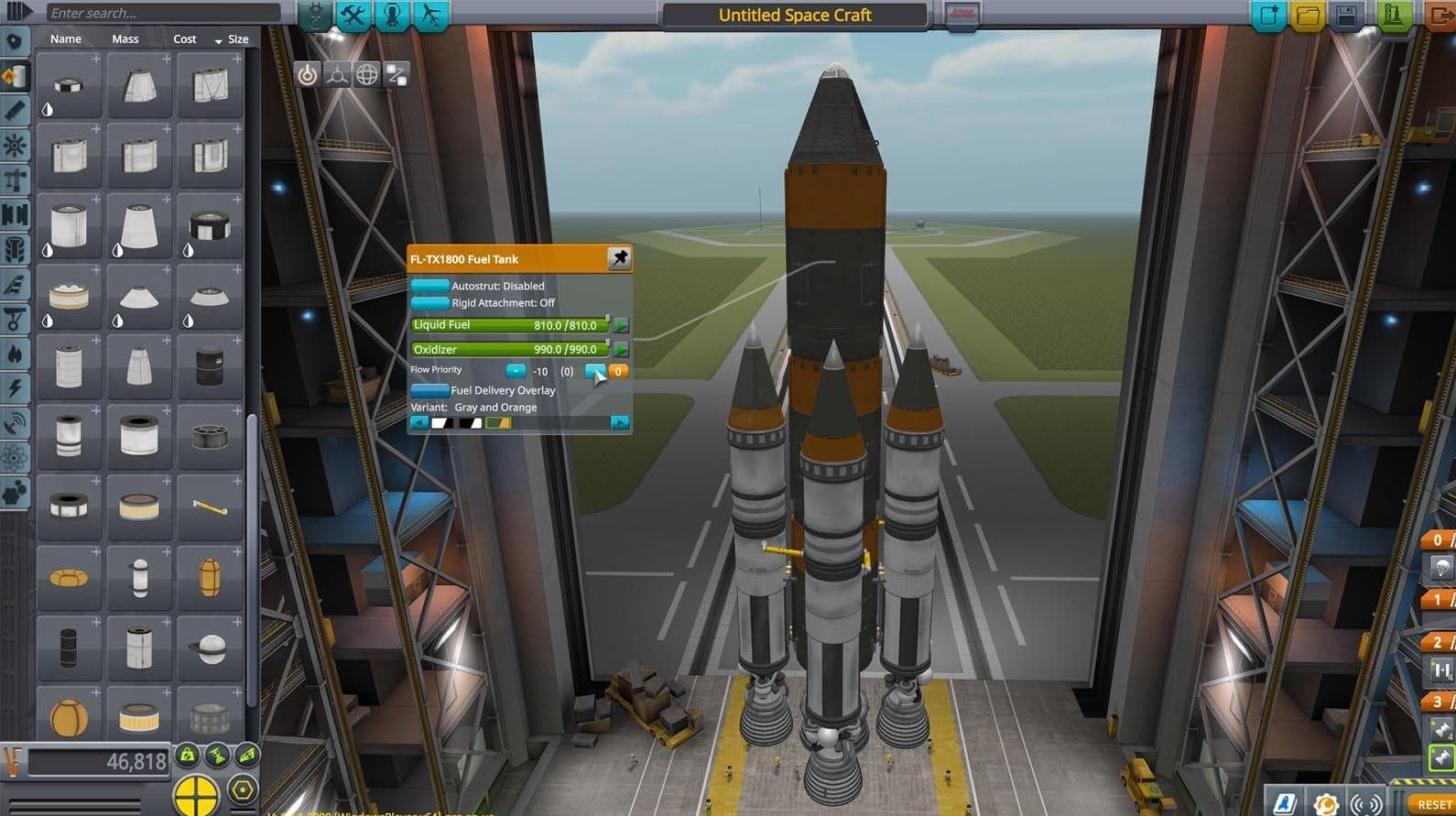Choose the next tank variant arrow
Viewport: 1456px width, 816px height.
click(x=620, y=423)
